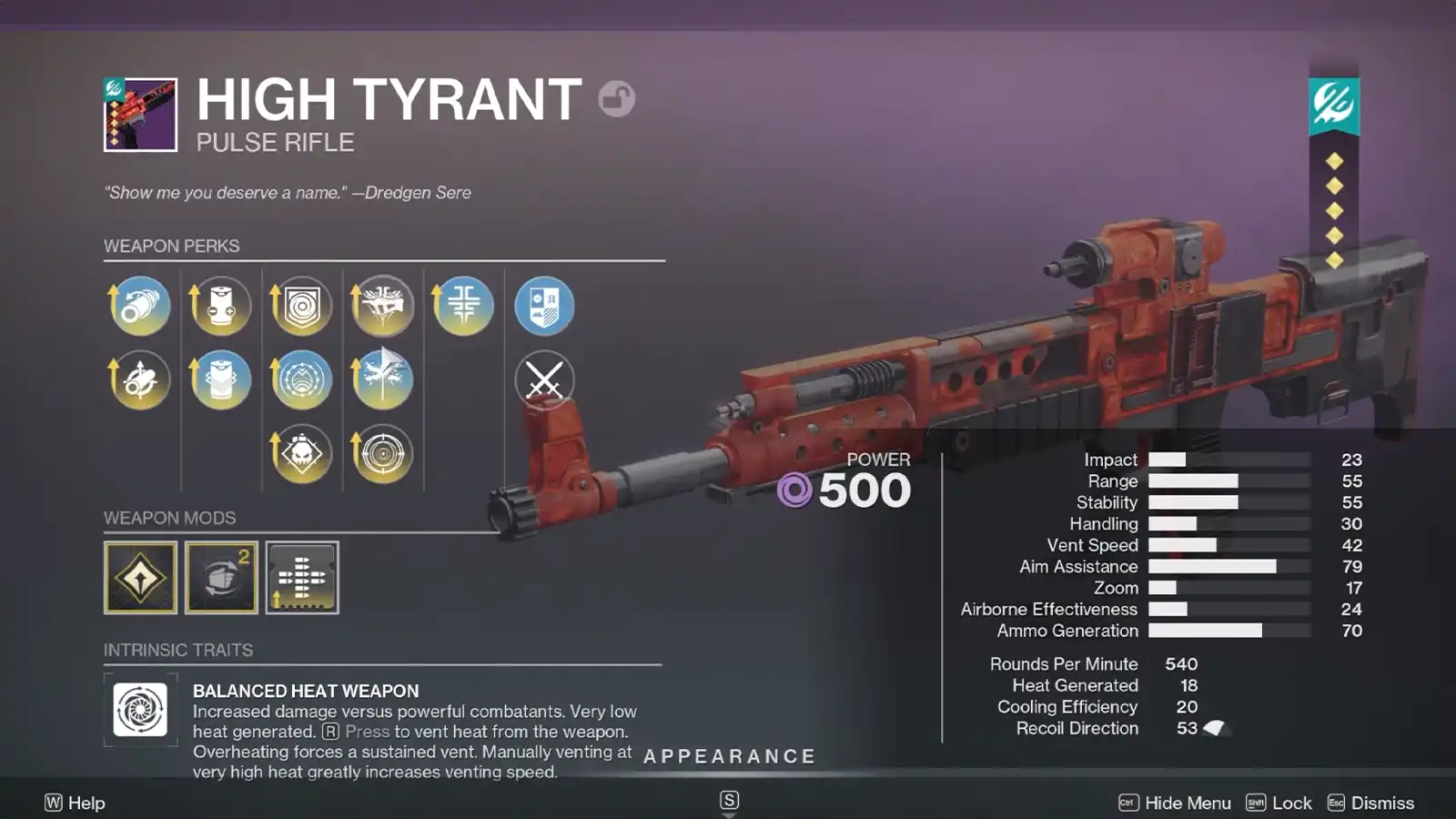Select the targeting reticle perk icon
Image resolution: width=1456 pixels, height=819 pixels.
pos(382,453)
